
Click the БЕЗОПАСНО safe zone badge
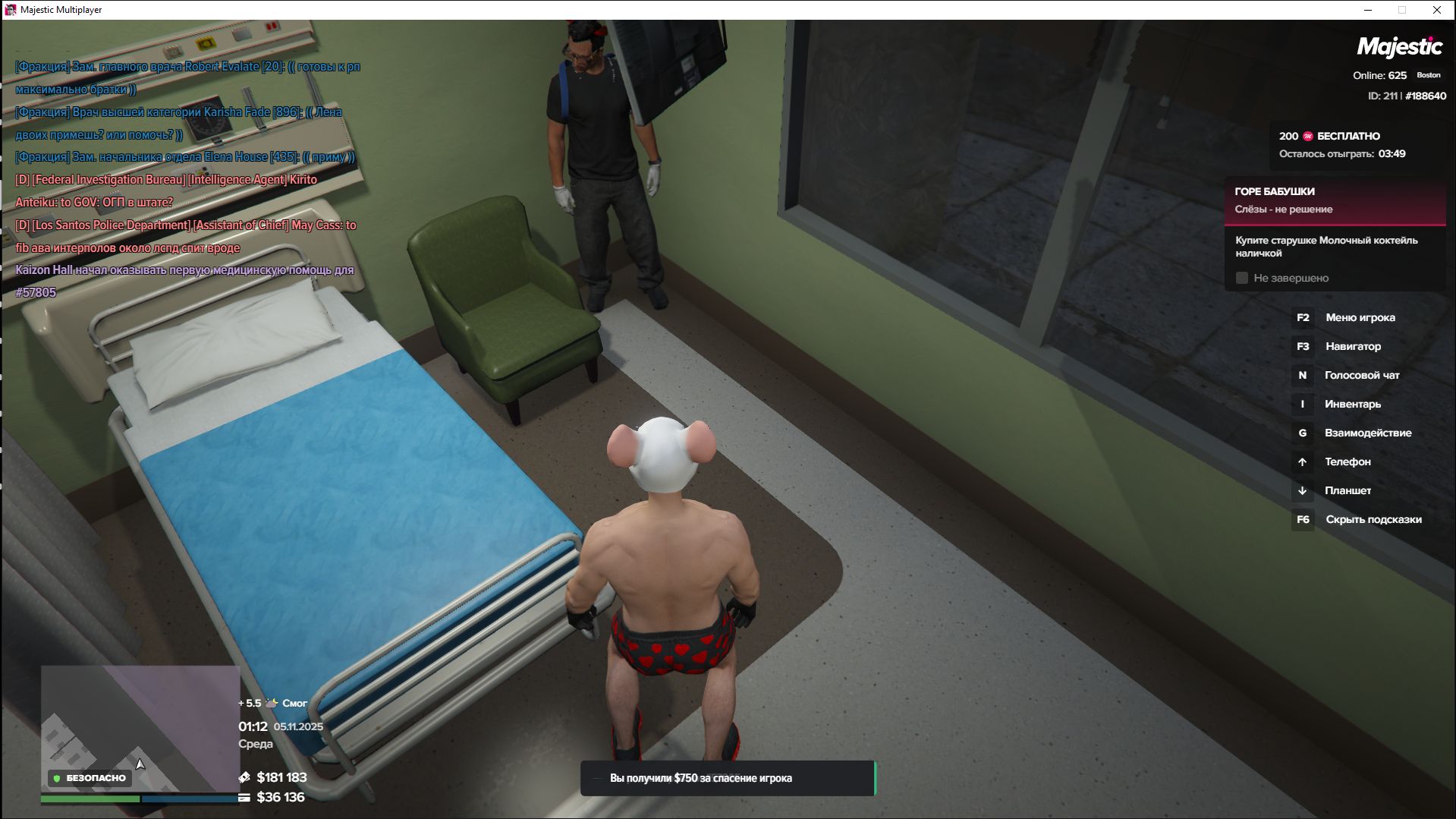[x=90, y=778]
